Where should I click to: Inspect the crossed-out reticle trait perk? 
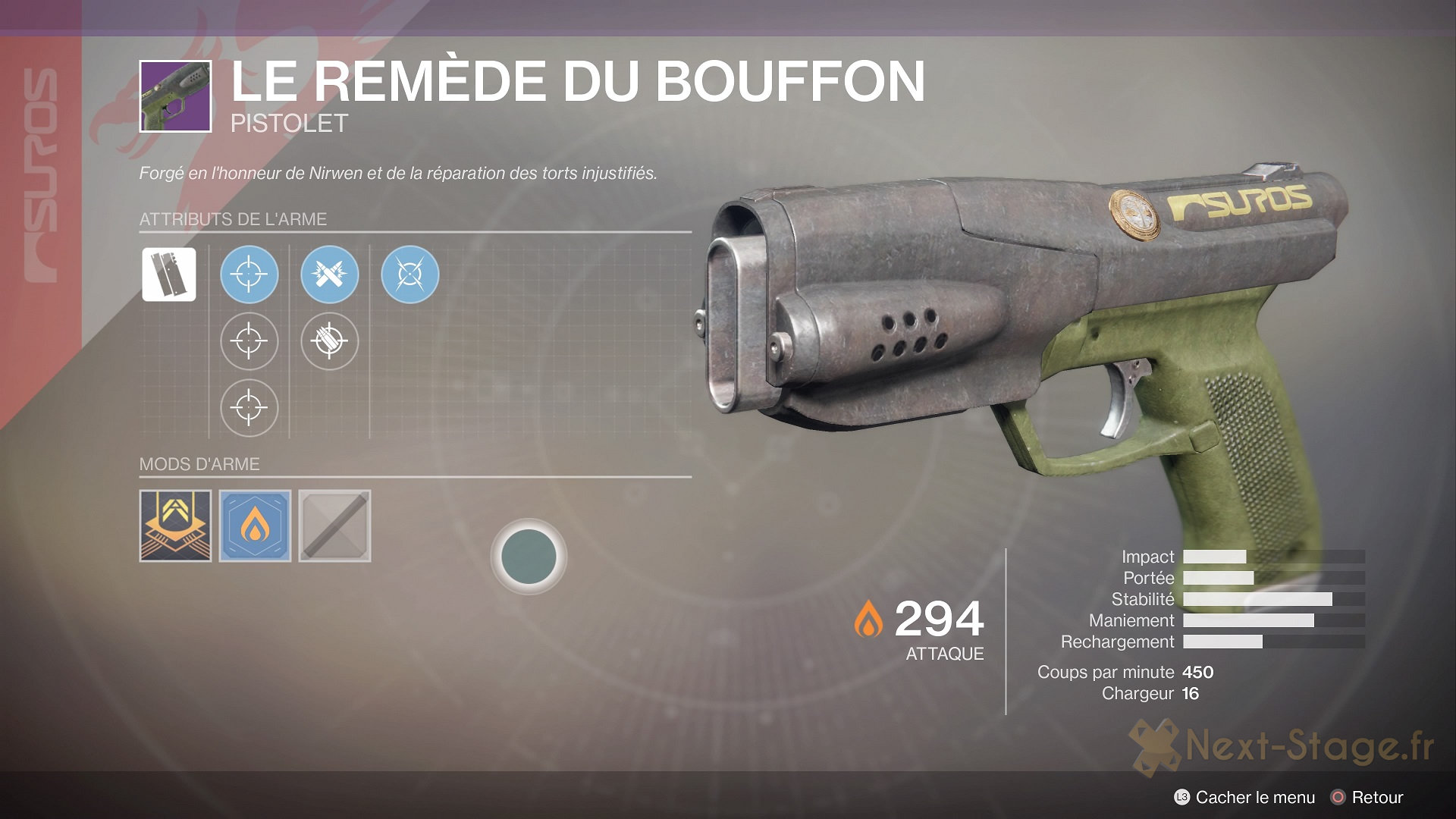409,275
